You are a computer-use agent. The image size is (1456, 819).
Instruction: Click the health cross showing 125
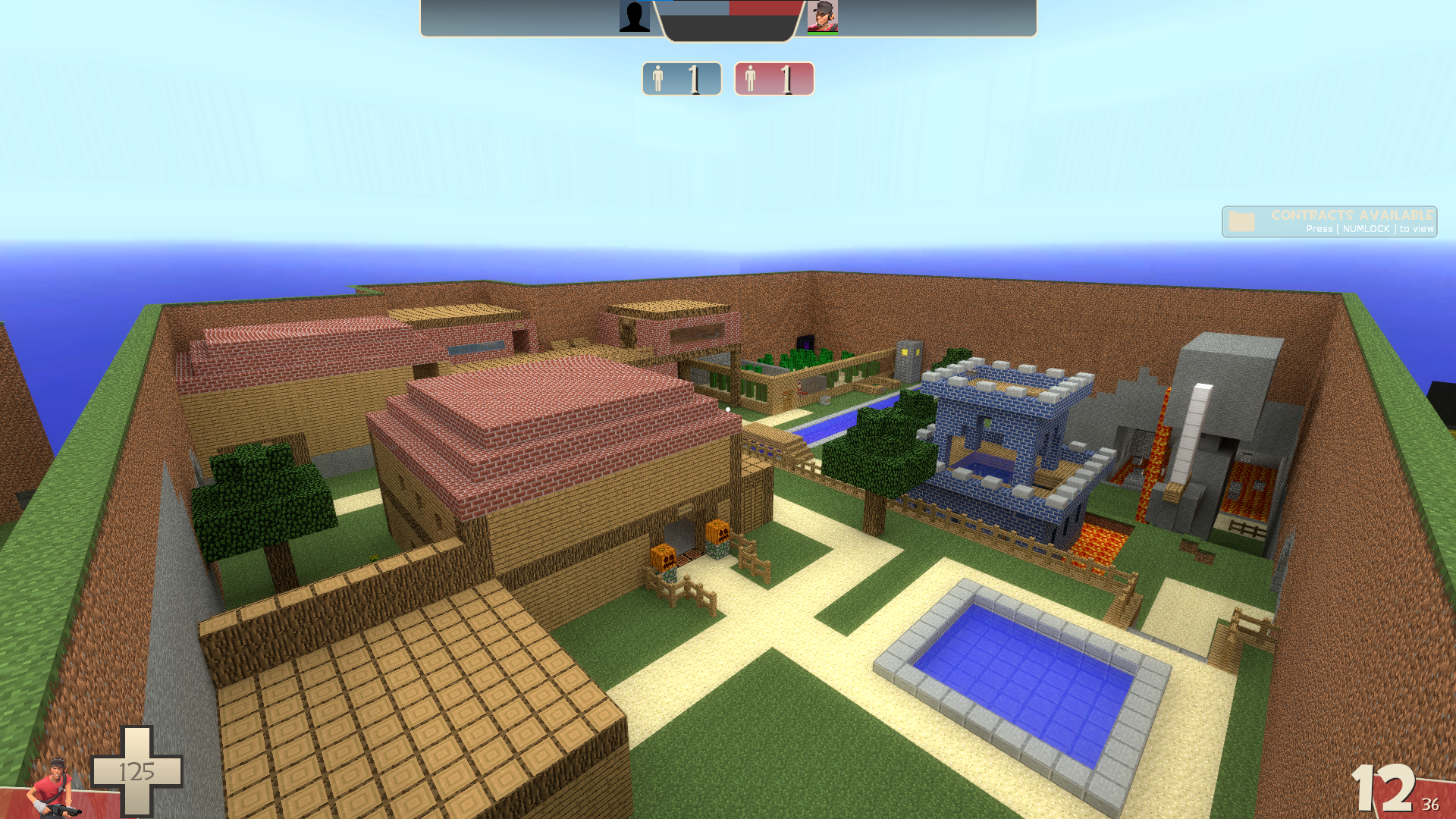pyautogui.click(x=136, y=771)
